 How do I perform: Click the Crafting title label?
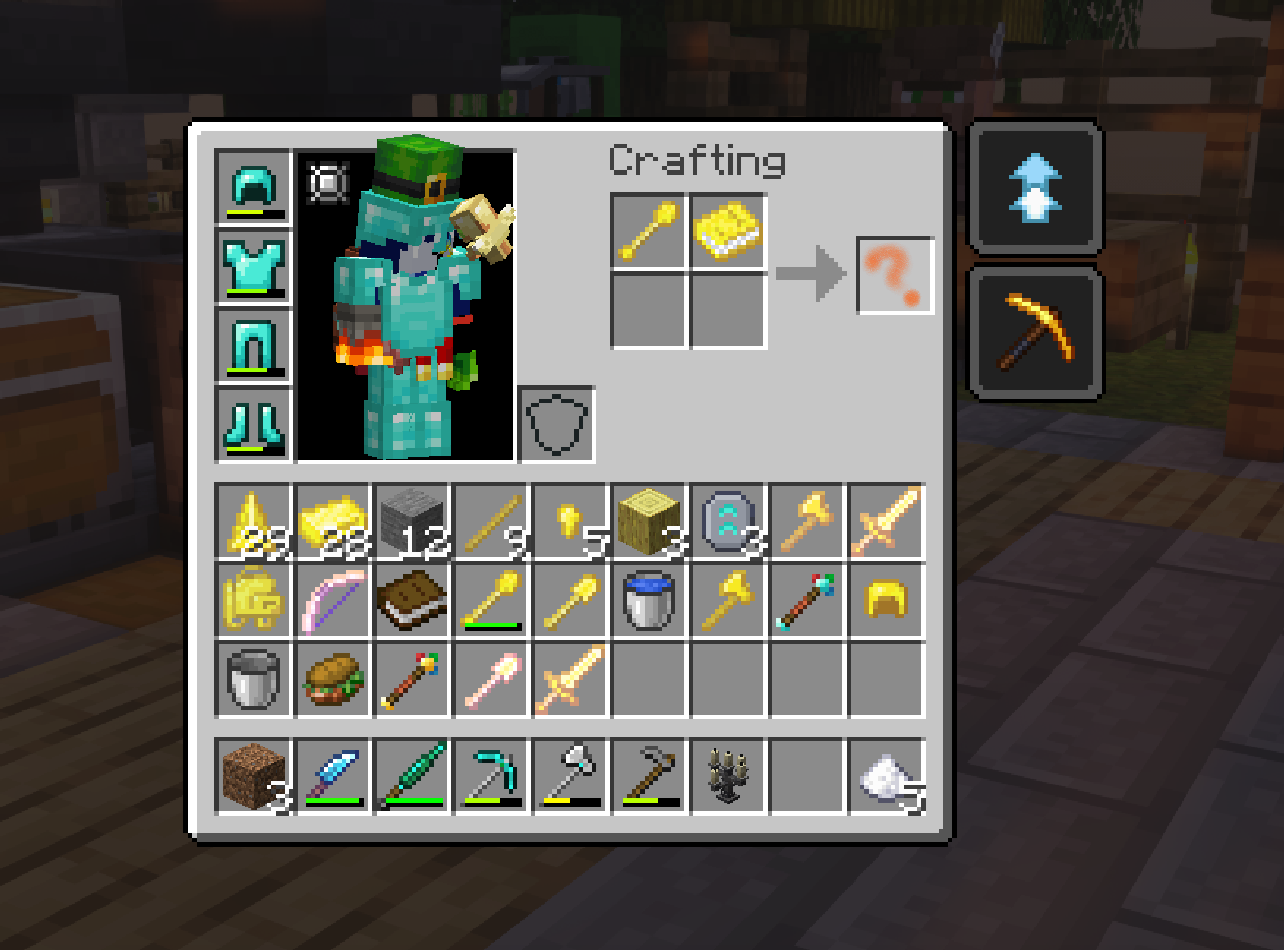pos(698,160)
